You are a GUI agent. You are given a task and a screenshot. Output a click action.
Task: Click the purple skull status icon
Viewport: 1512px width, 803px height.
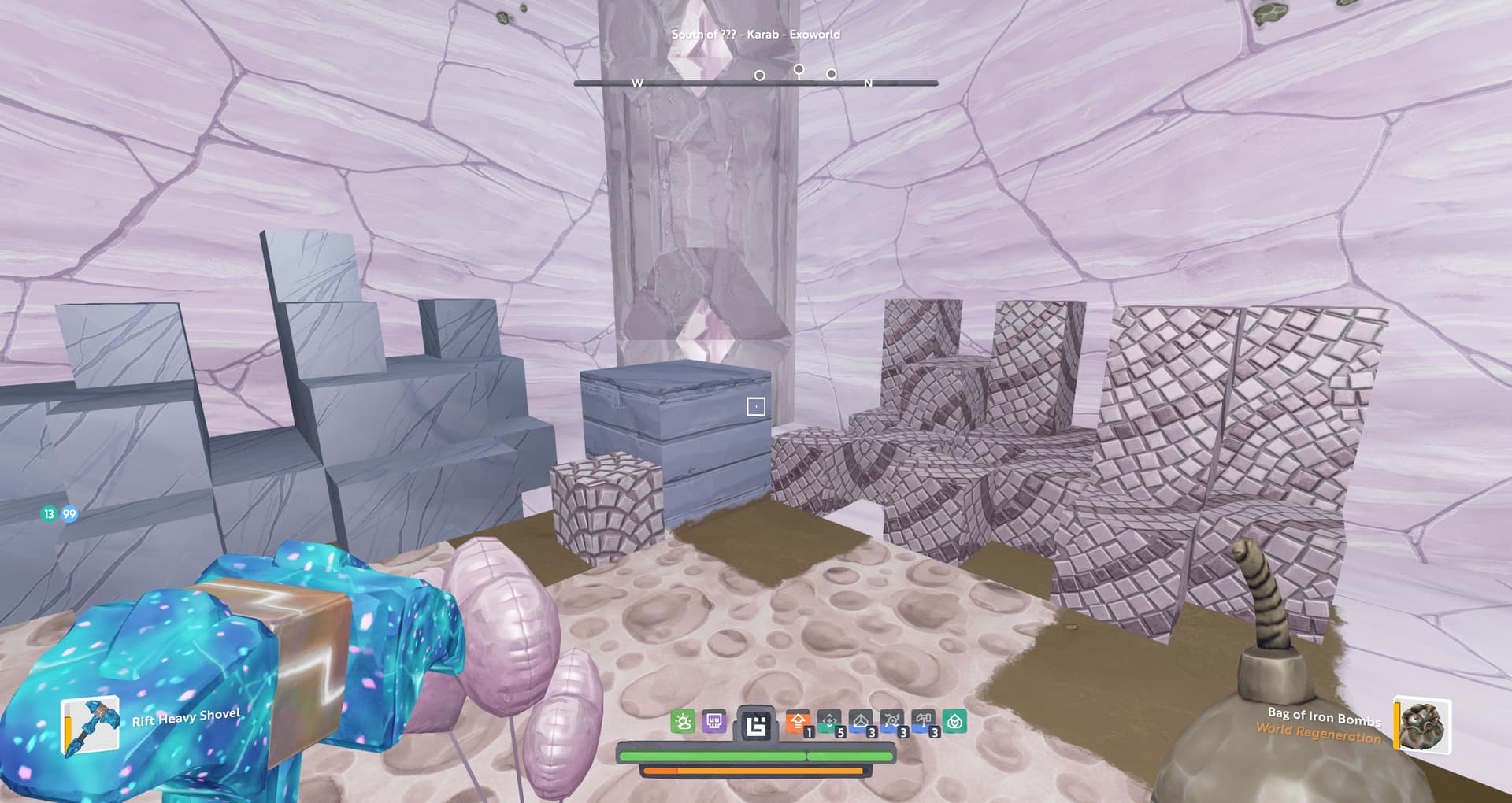point(713,721)
